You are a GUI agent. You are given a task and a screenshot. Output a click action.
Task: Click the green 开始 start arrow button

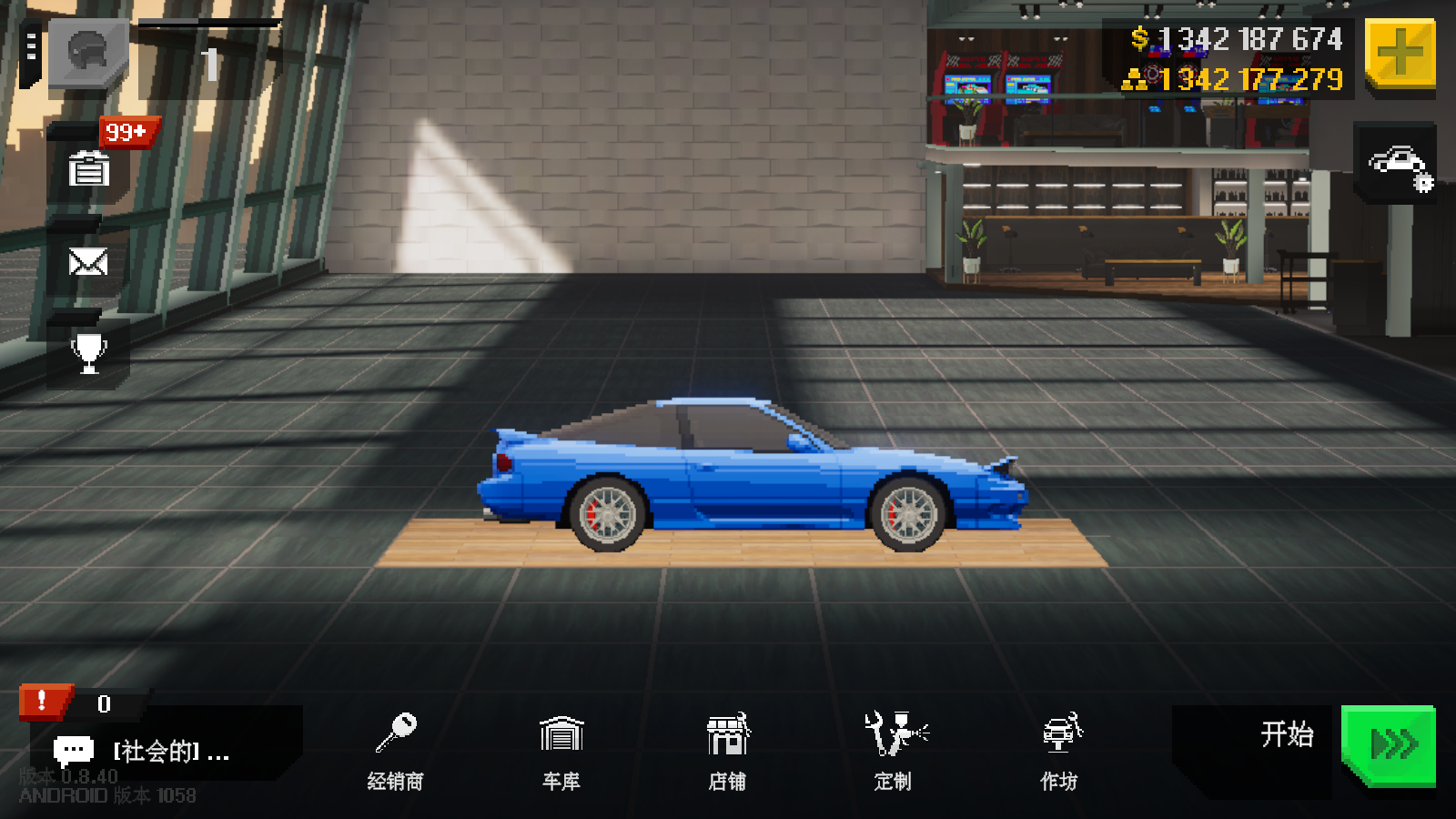point(1389,744)
